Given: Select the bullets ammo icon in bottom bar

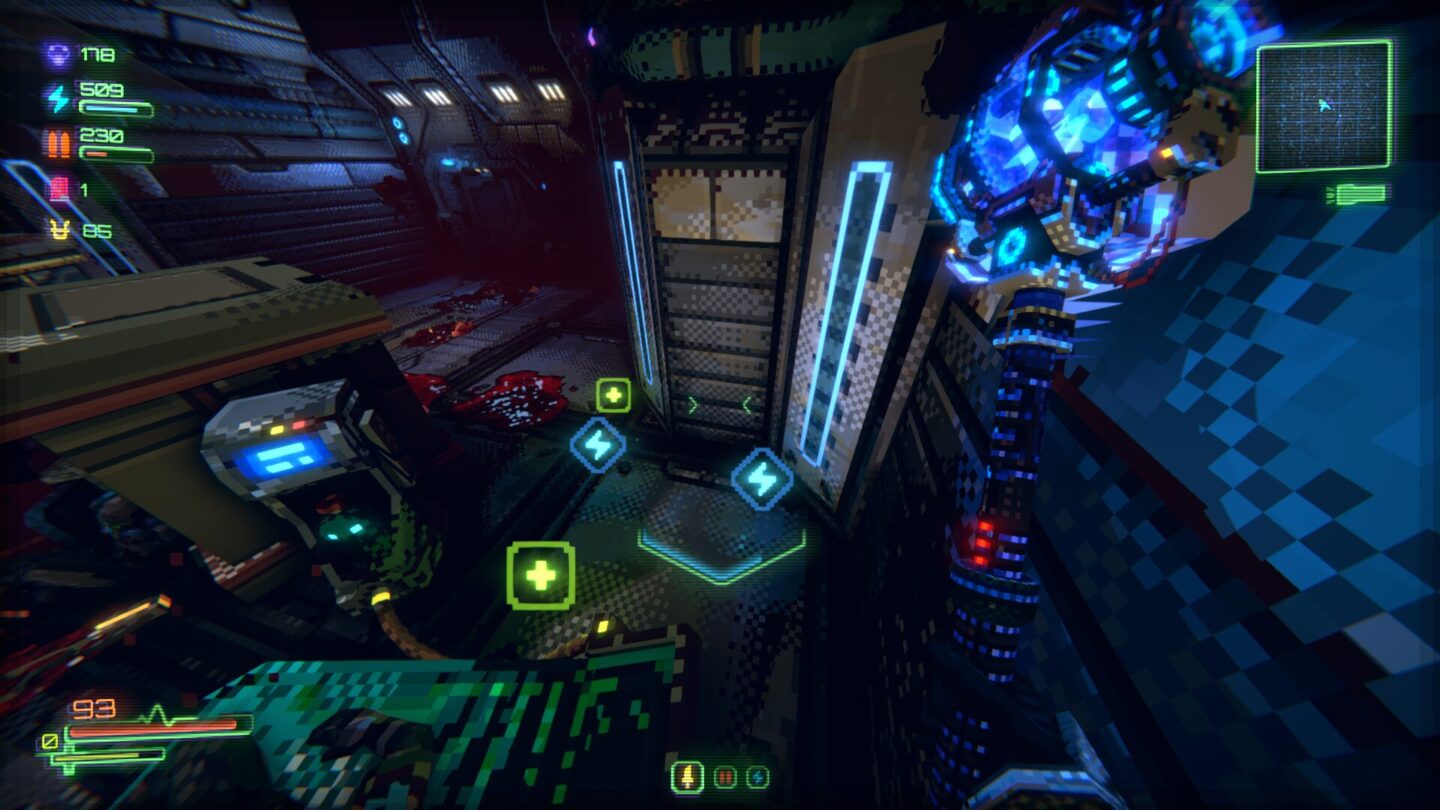Looking at the screenshot, I should [725, 777].
